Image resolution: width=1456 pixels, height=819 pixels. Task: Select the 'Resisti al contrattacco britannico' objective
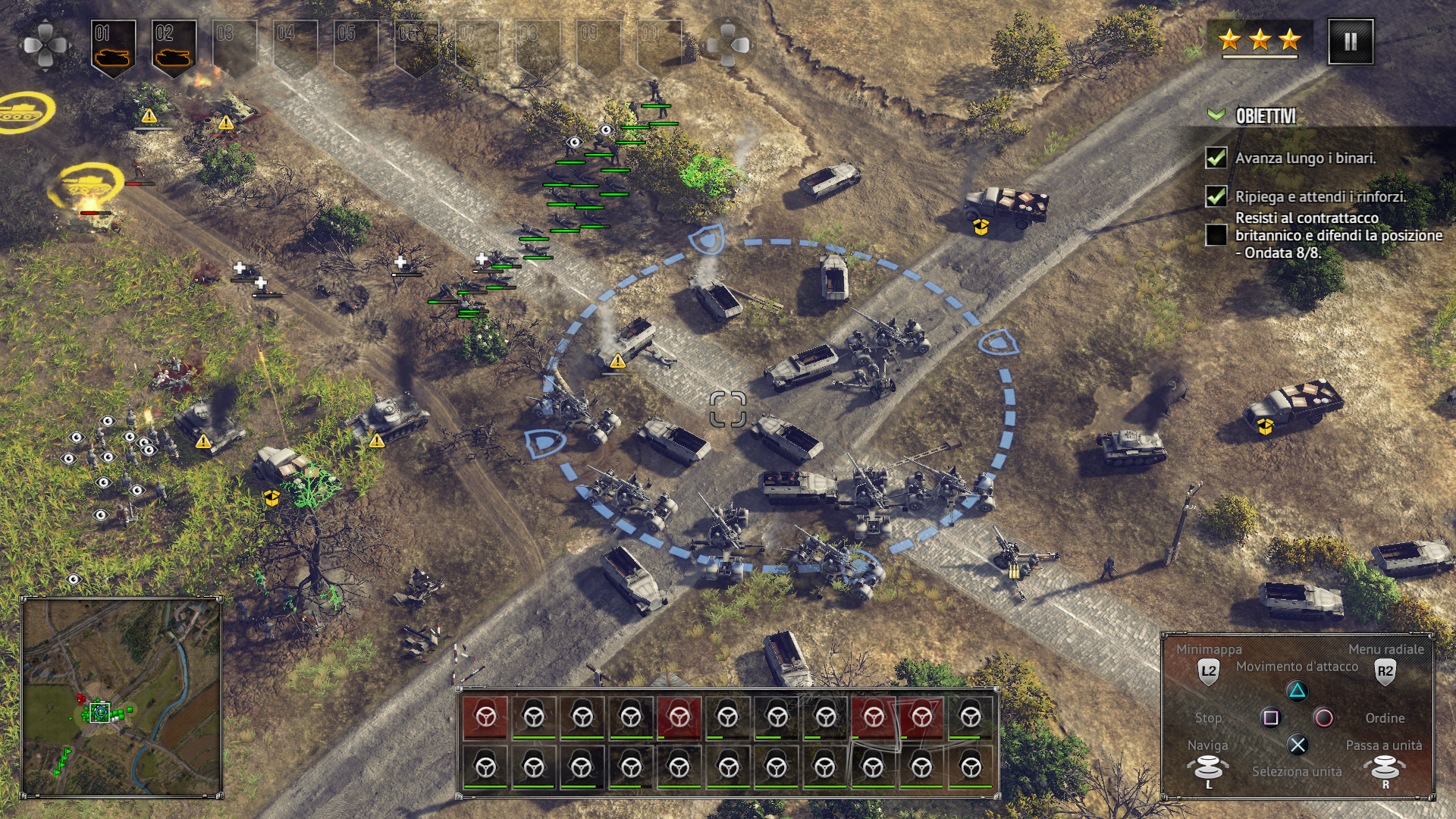pos(1338,235)
